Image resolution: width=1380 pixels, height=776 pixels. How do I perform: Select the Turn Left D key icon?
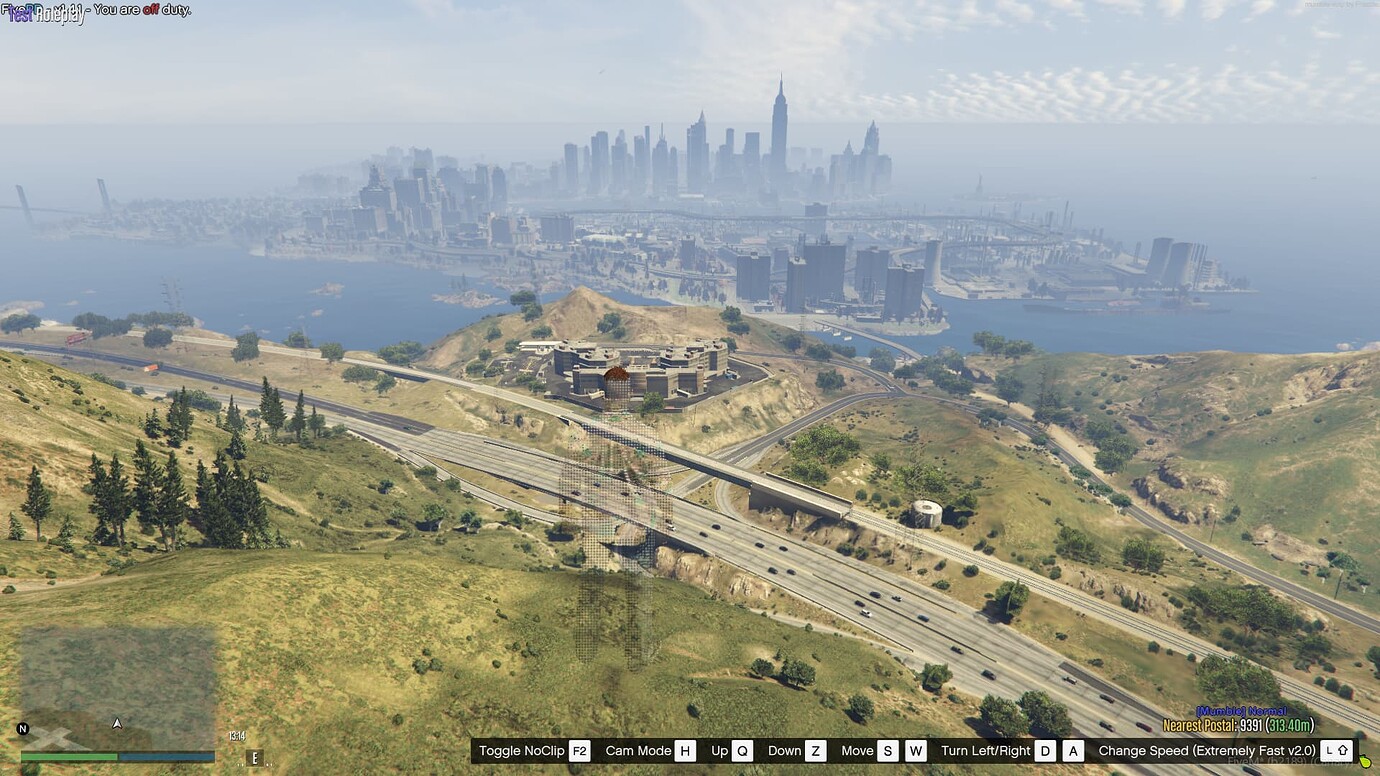click(1044, 750)
